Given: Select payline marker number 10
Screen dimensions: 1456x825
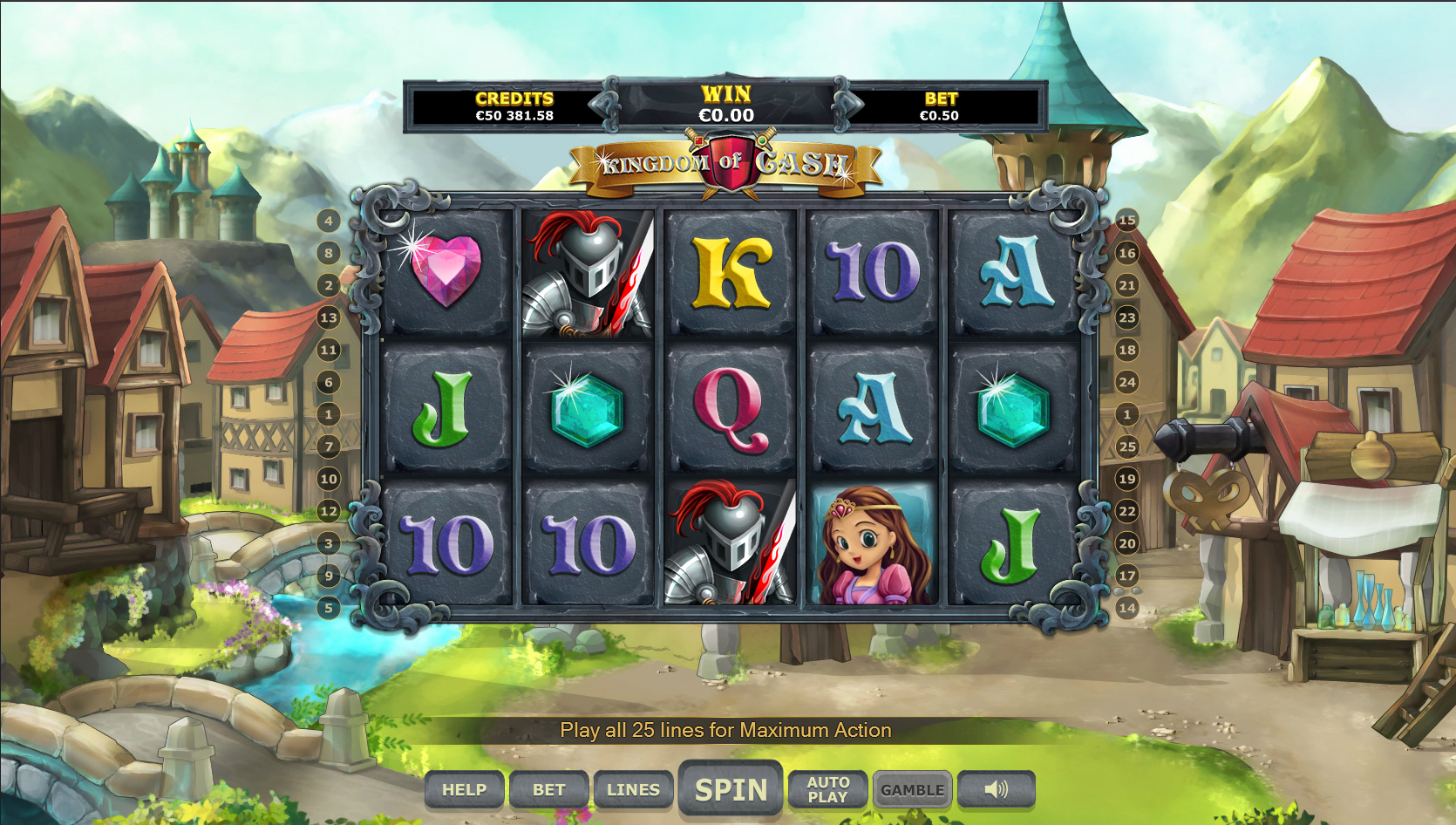Looking at the screenshot, I should point(329,479).
